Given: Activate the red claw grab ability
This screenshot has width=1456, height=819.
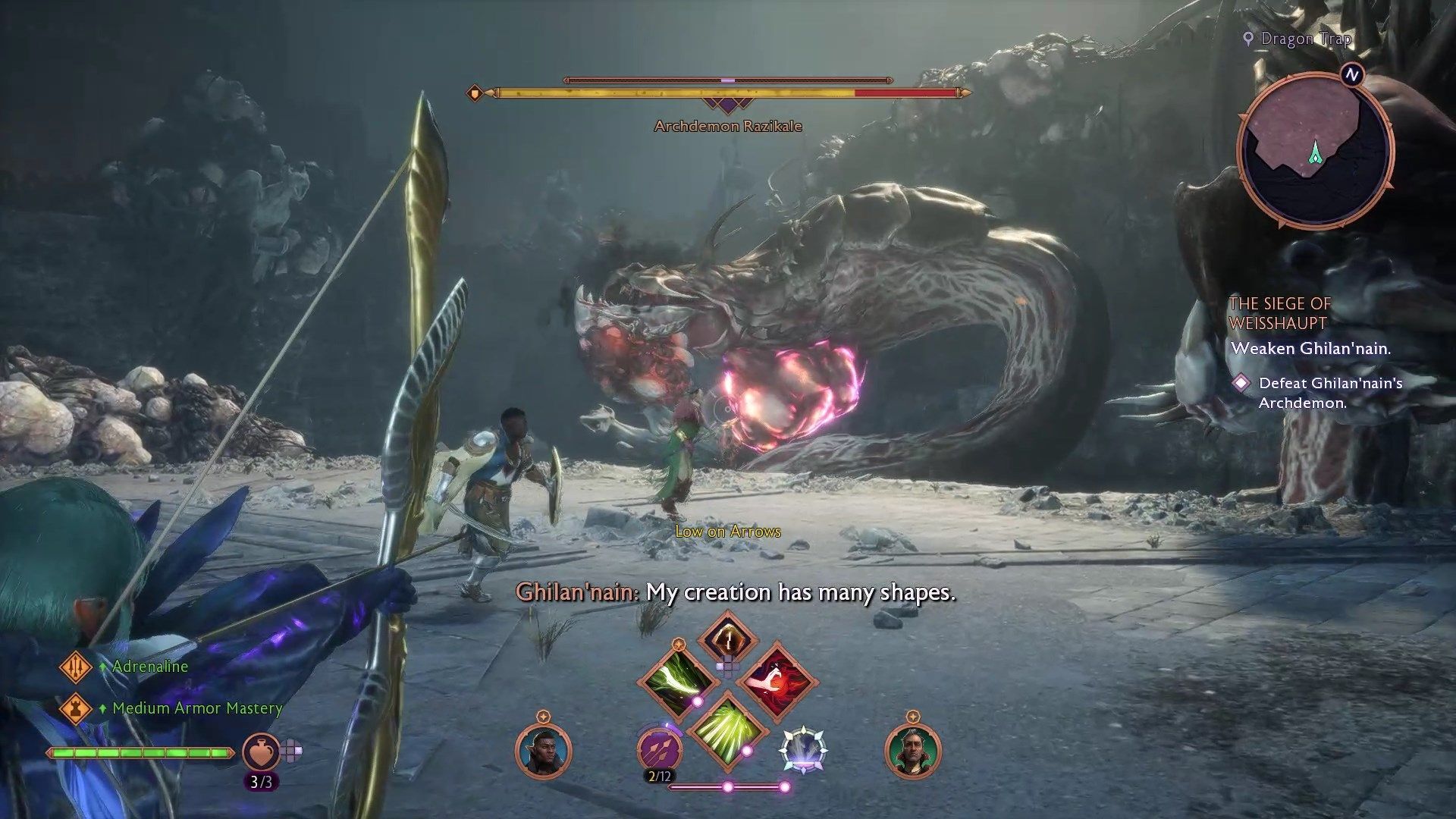Looking at the screenshot, I should 777,680.
